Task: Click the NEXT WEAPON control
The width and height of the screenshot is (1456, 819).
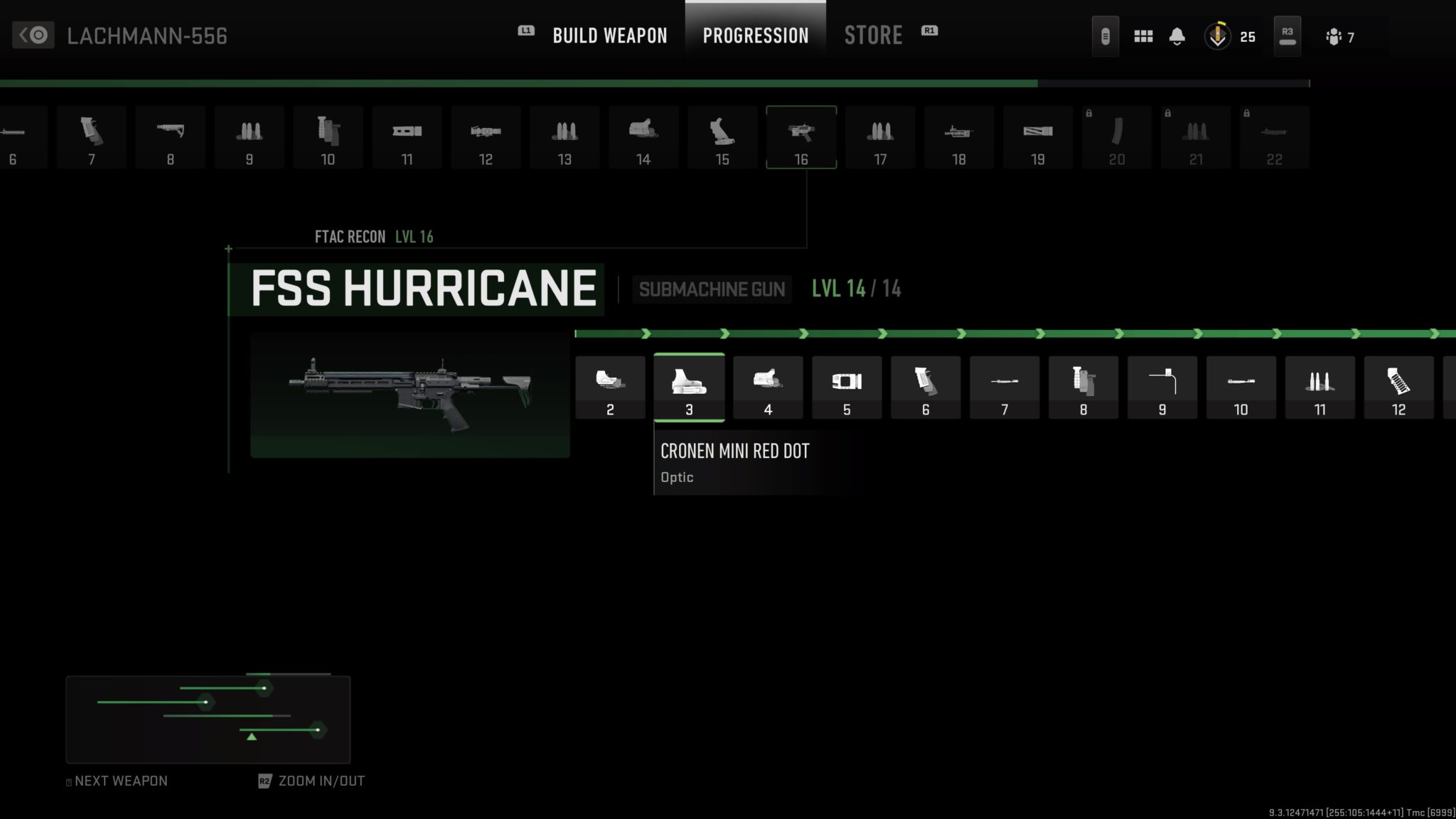Action: [x=116, y=781]
